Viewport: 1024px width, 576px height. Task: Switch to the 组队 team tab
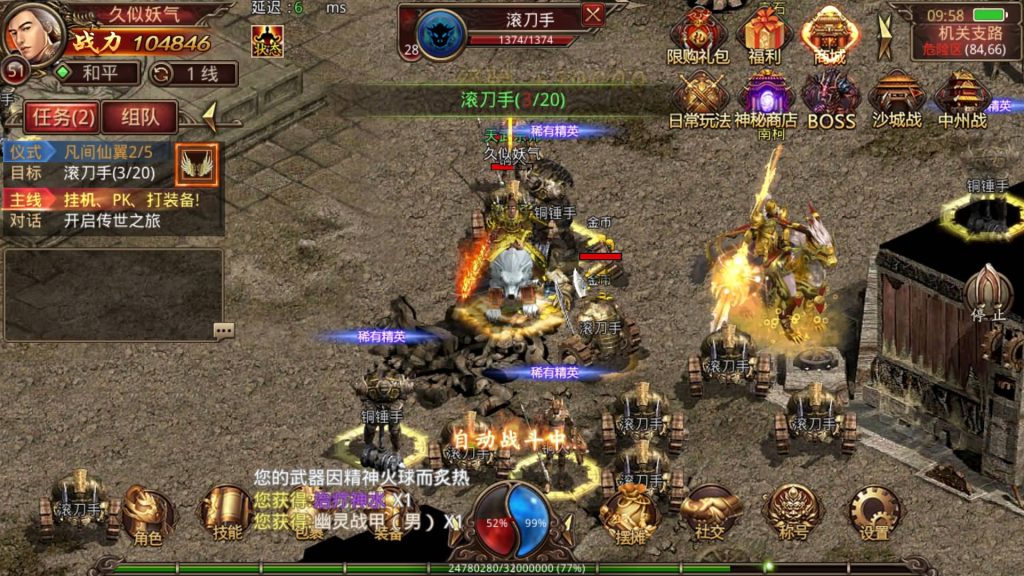139,117
